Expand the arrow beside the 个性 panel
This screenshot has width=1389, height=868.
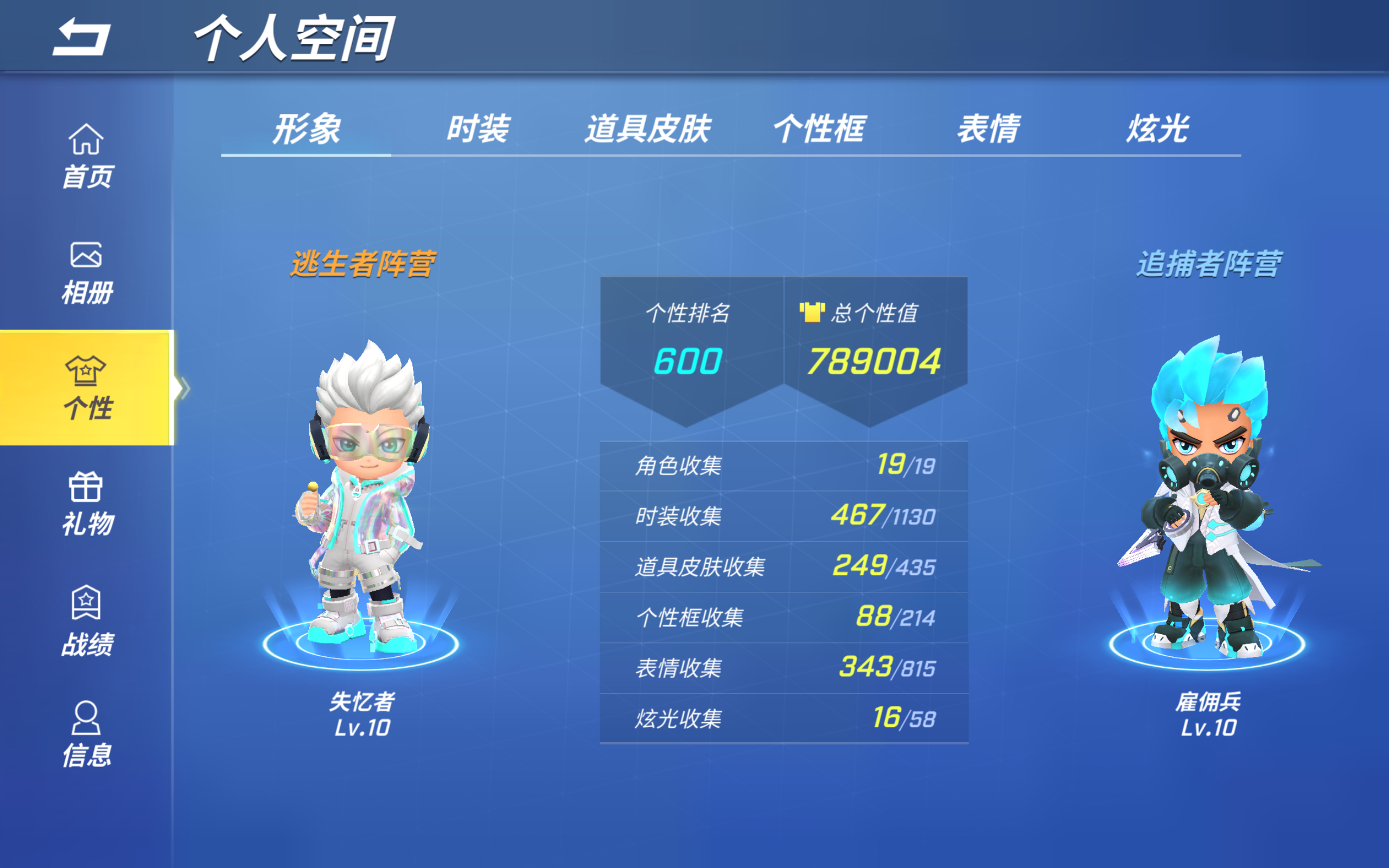[x=185, y=388]
